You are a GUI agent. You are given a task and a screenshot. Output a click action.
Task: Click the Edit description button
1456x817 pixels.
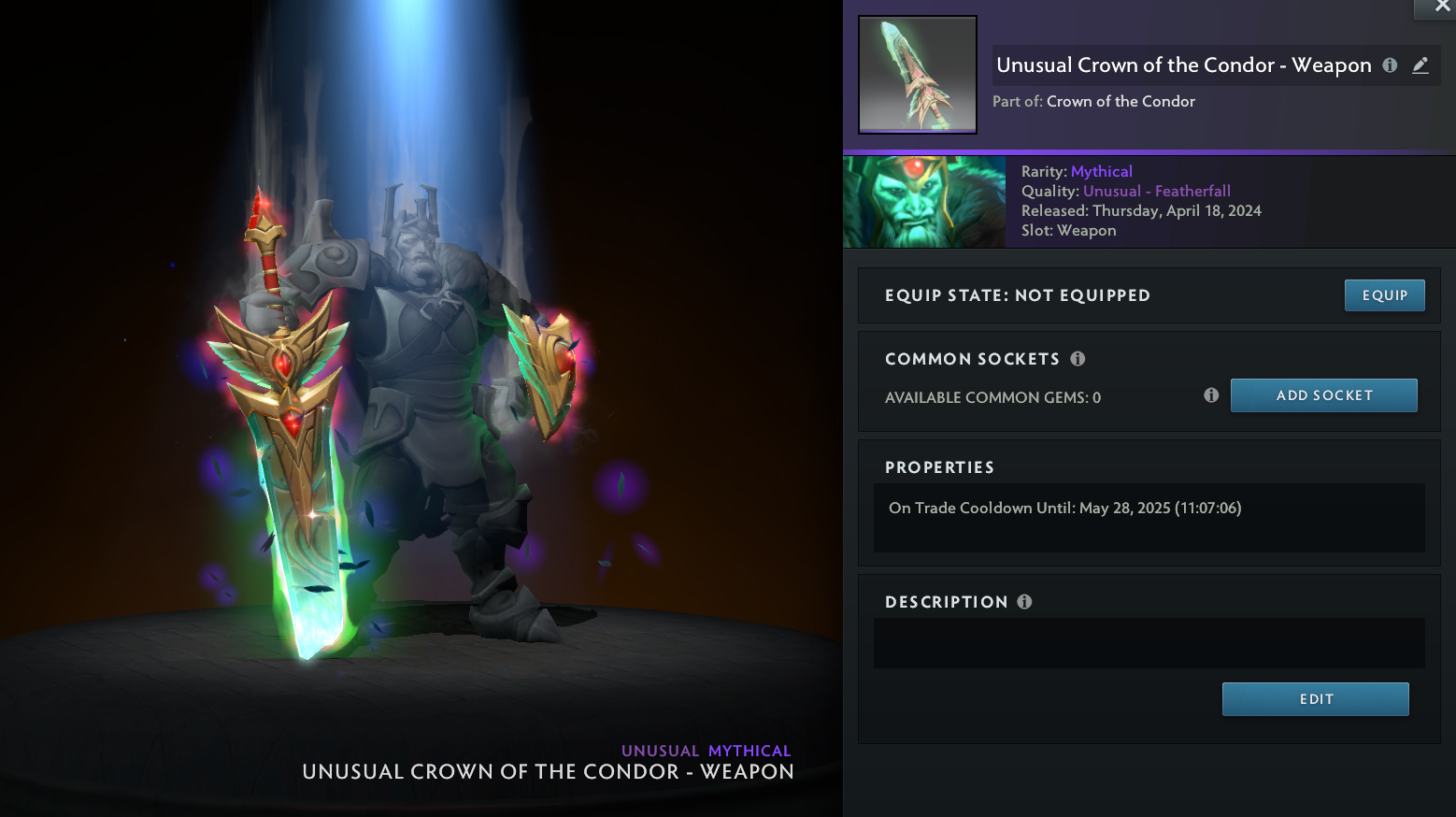coord(1315,699)
